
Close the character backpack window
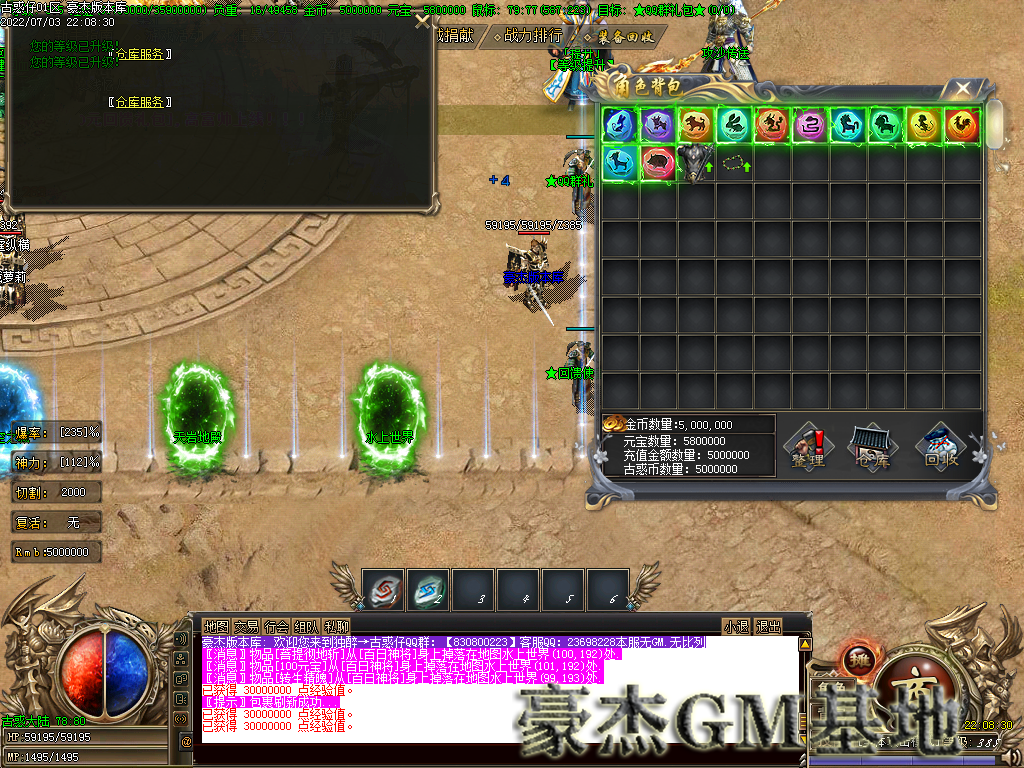(963, 88)
